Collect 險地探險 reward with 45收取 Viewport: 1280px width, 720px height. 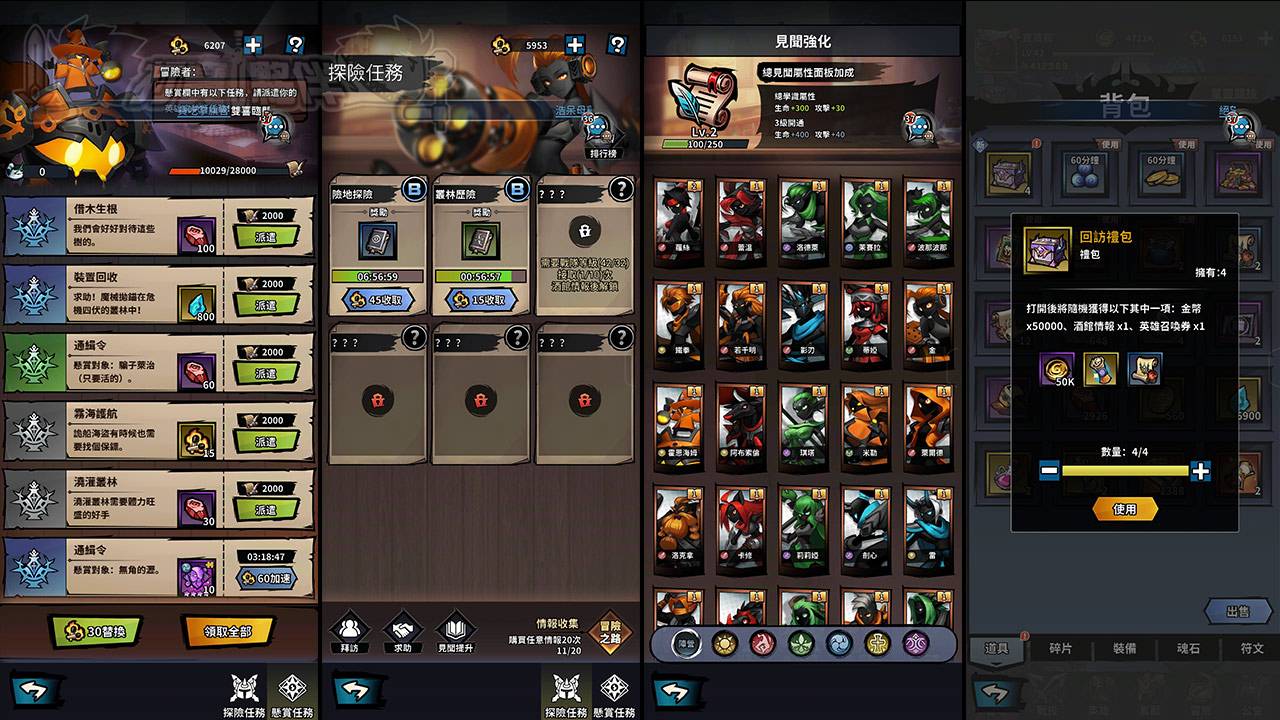click(x=377, y=299)
